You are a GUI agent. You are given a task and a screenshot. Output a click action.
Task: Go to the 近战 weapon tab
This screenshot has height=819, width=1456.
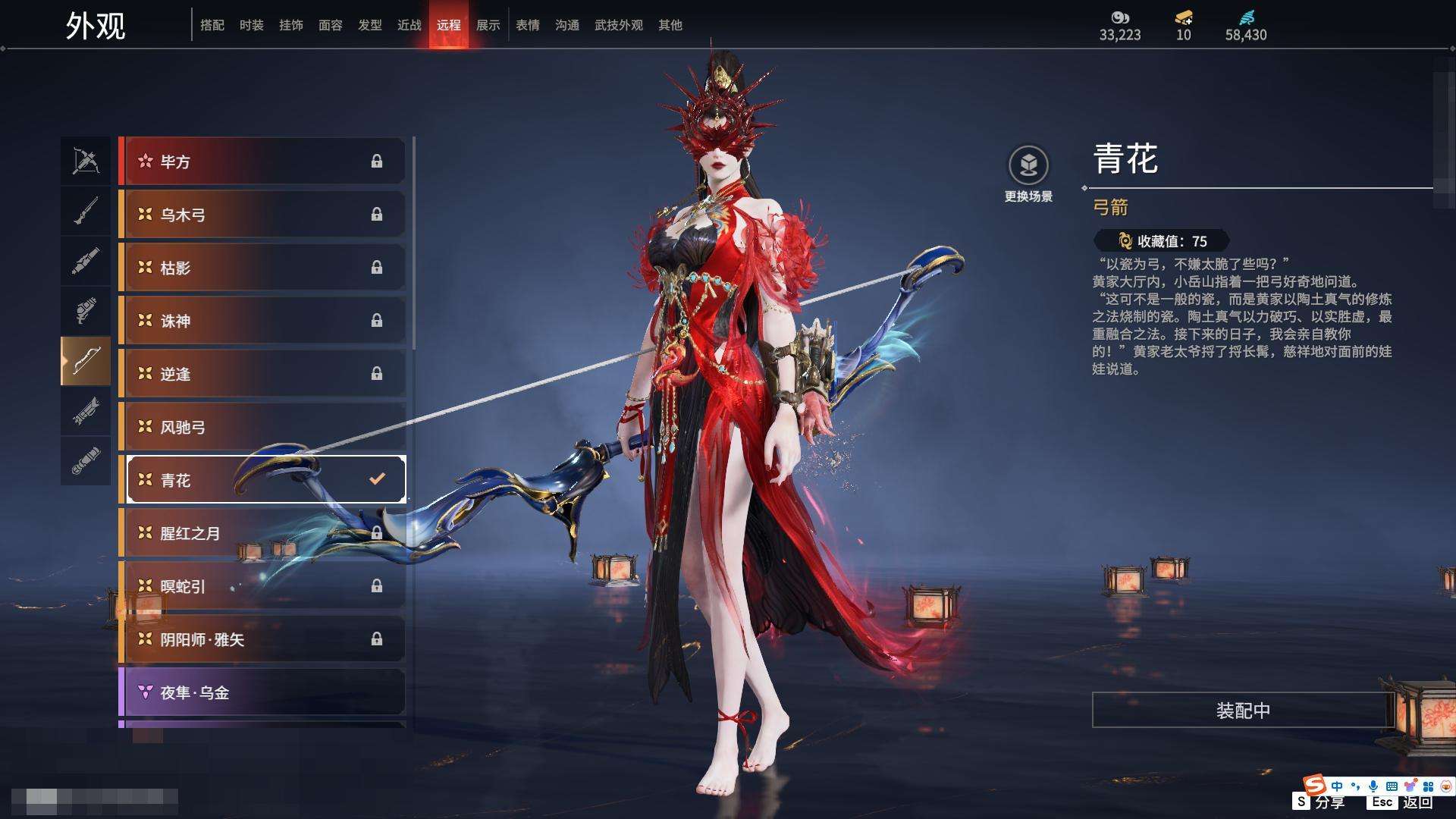(409, 25)
